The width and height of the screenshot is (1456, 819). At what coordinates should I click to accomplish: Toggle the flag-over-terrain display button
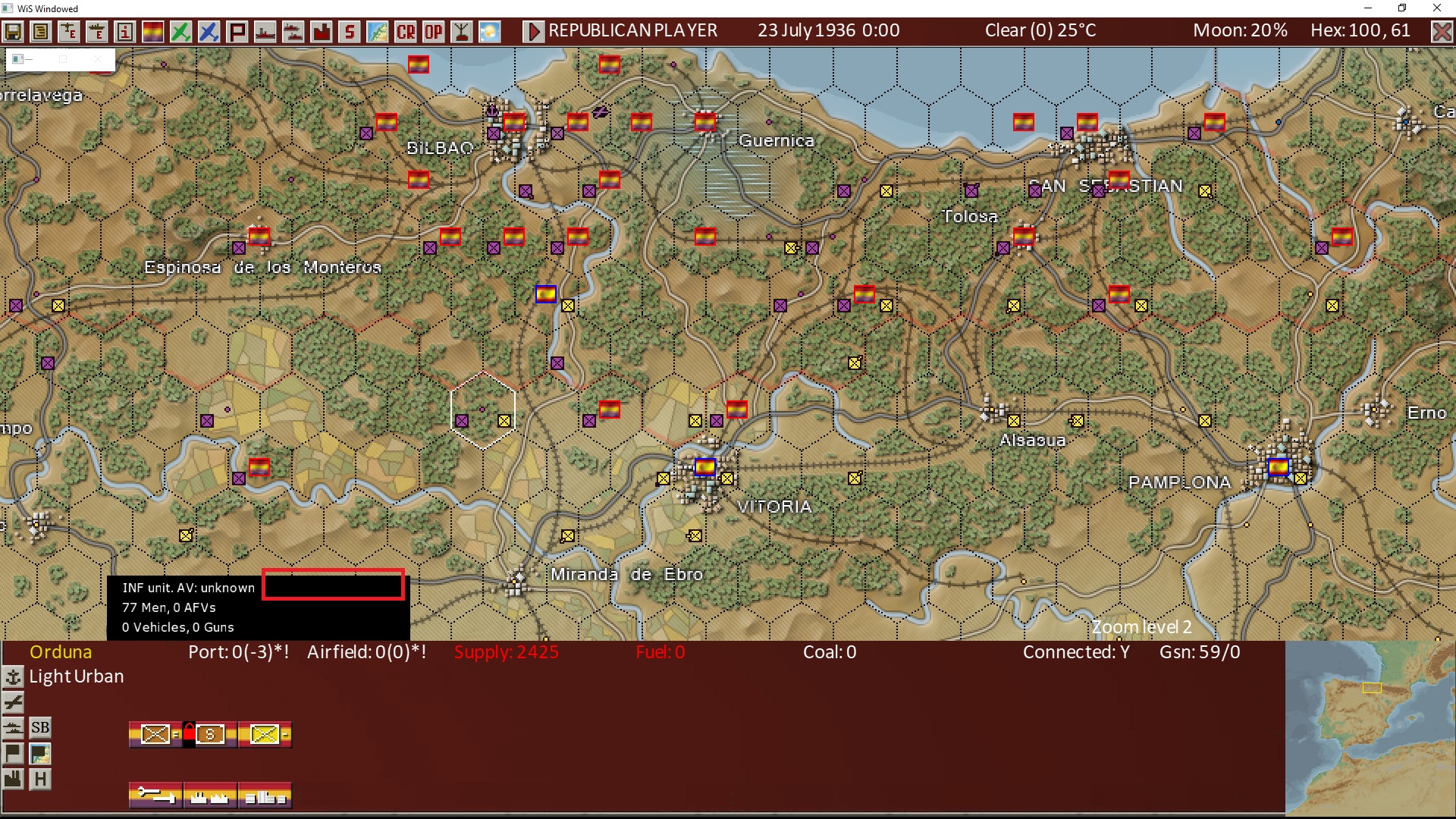pyautogui.click(x=39, y=753)
